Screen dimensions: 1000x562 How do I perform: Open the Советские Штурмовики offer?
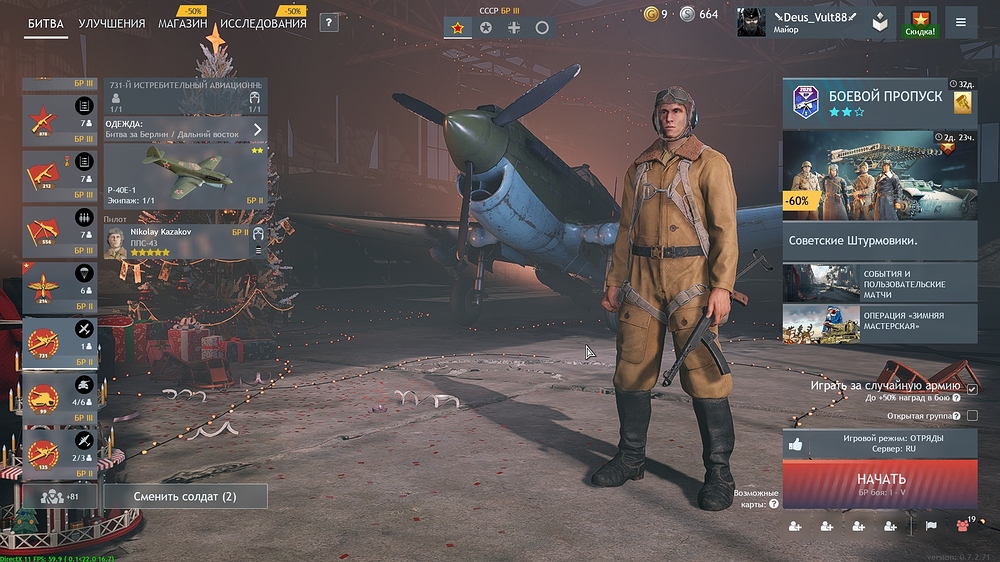click(879, 240)
